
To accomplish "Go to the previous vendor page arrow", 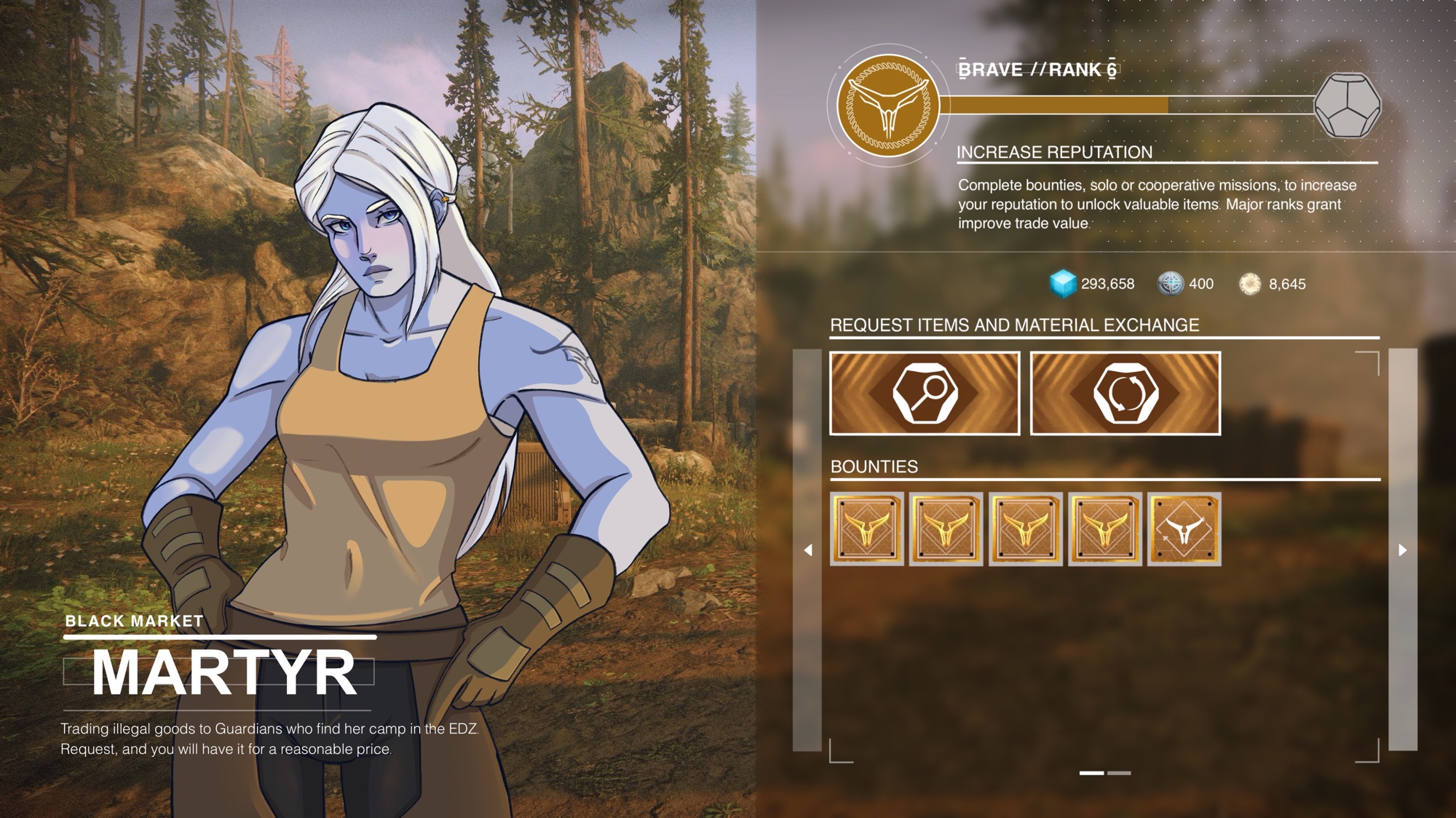I will [807, 550].
